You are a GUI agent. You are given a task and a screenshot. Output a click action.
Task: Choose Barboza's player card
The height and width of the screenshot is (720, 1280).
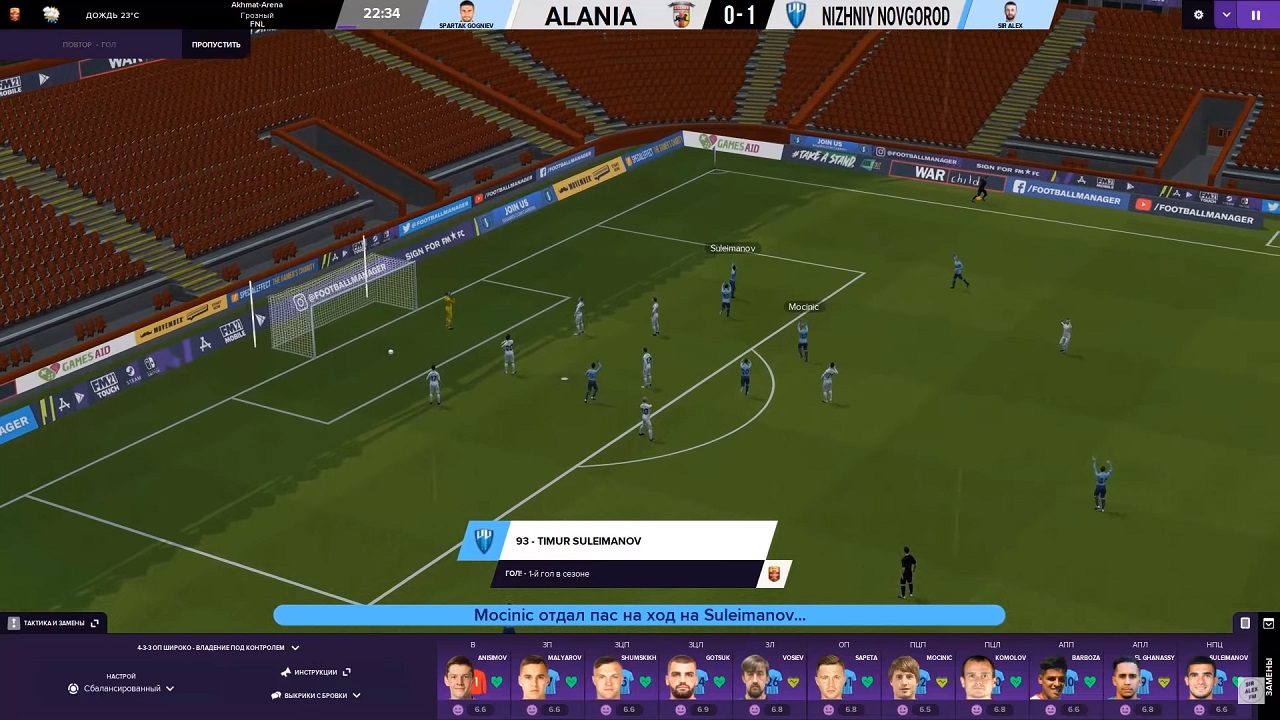1065,680
